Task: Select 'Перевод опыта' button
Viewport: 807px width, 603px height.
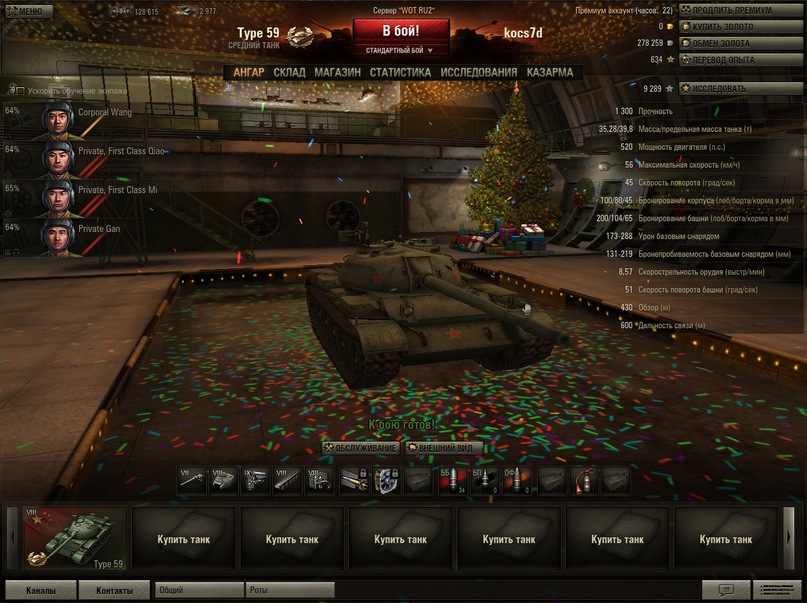Action: coord(741,59)
